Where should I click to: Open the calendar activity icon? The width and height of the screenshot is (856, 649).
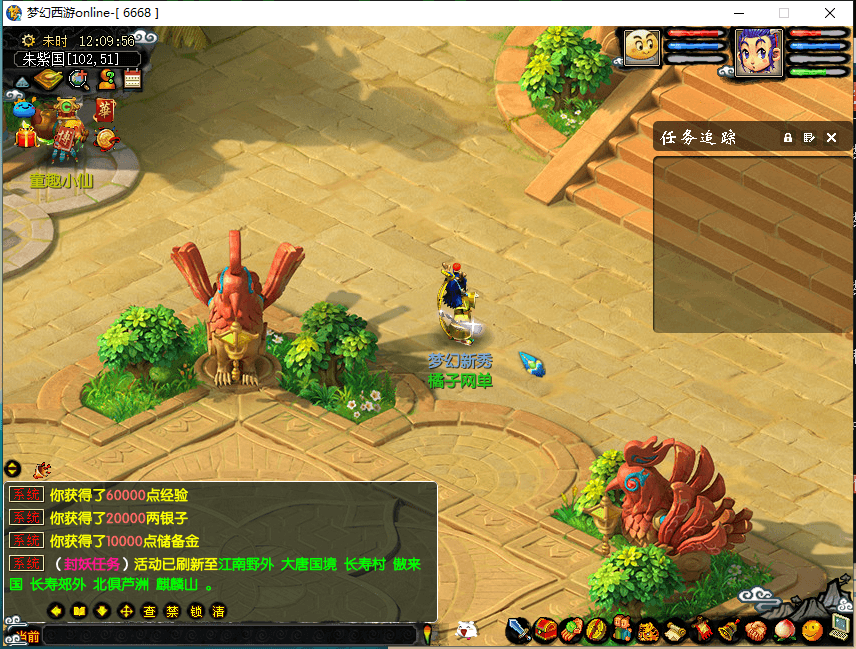coord(132,80)
